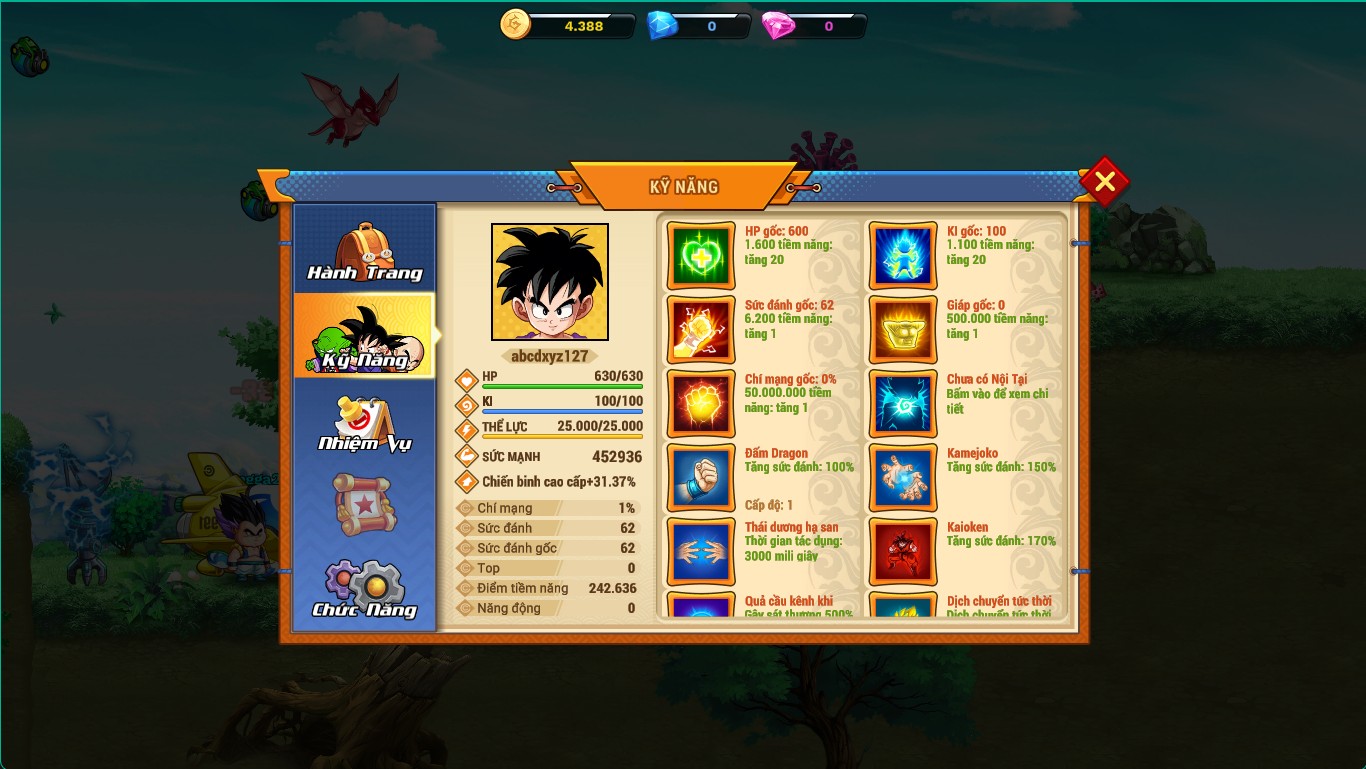
Task: Select the Thái dương hạ san skill
Action: [701, 552]
